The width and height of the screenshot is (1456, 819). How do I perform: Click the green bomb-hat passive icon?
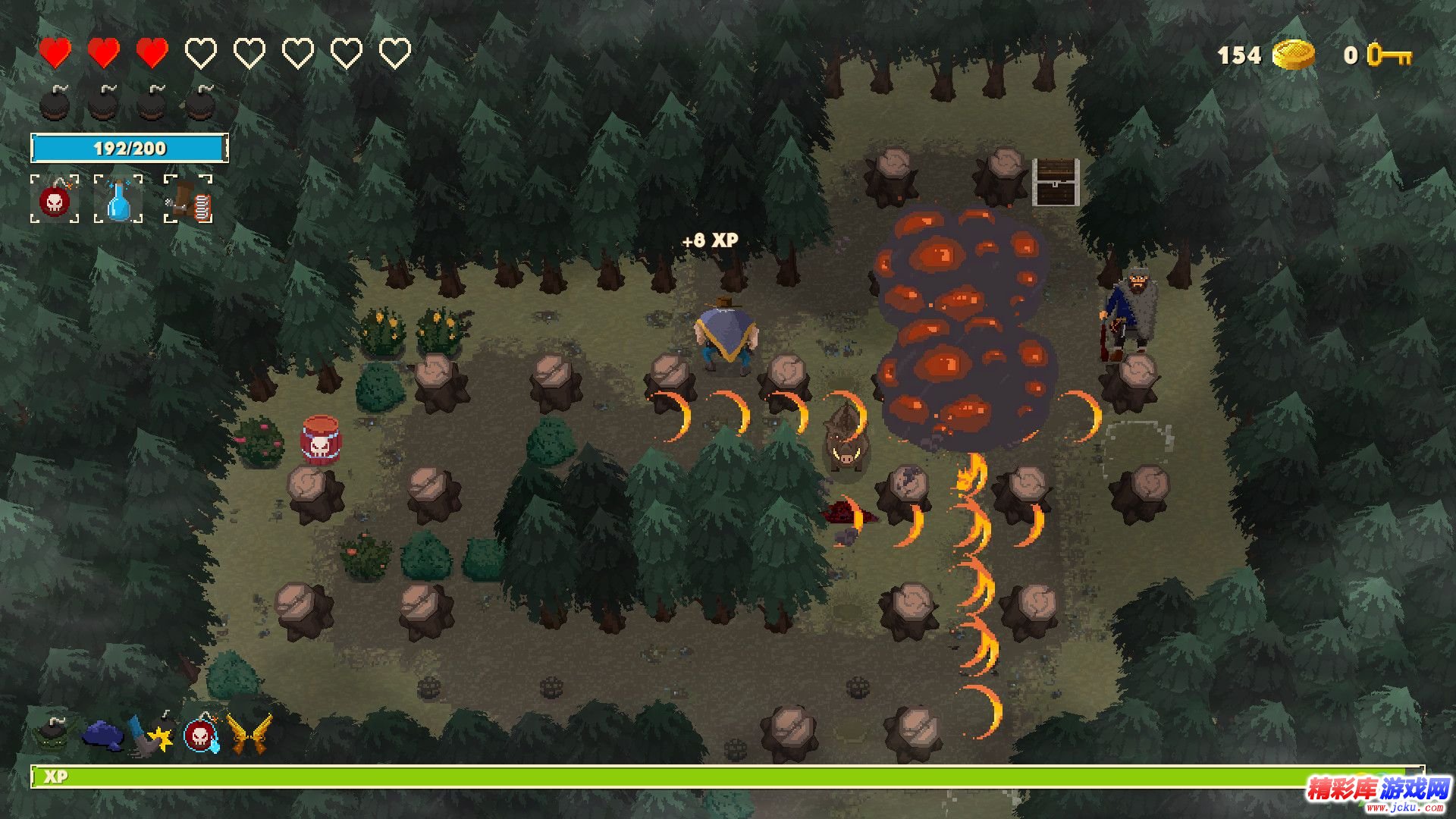[x=53, y=733]
